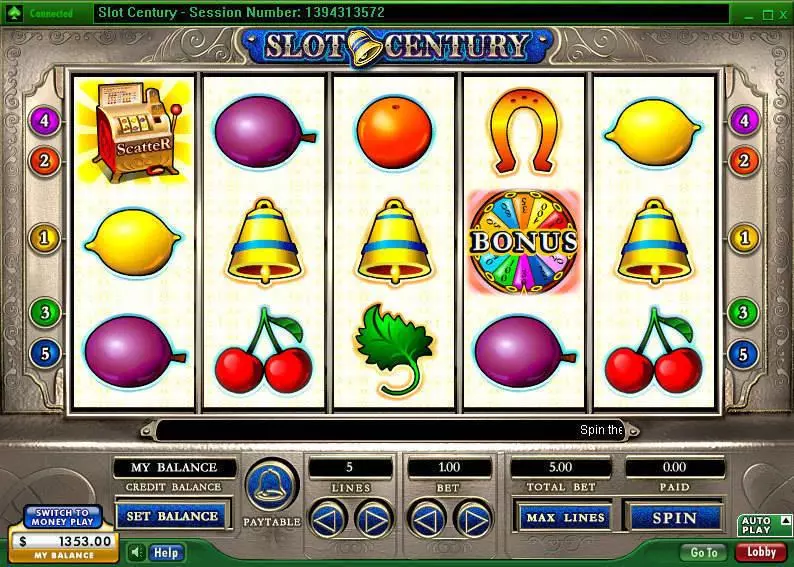Lower the bet amount
Screen dimensions: 794x567
pos(427,518)
